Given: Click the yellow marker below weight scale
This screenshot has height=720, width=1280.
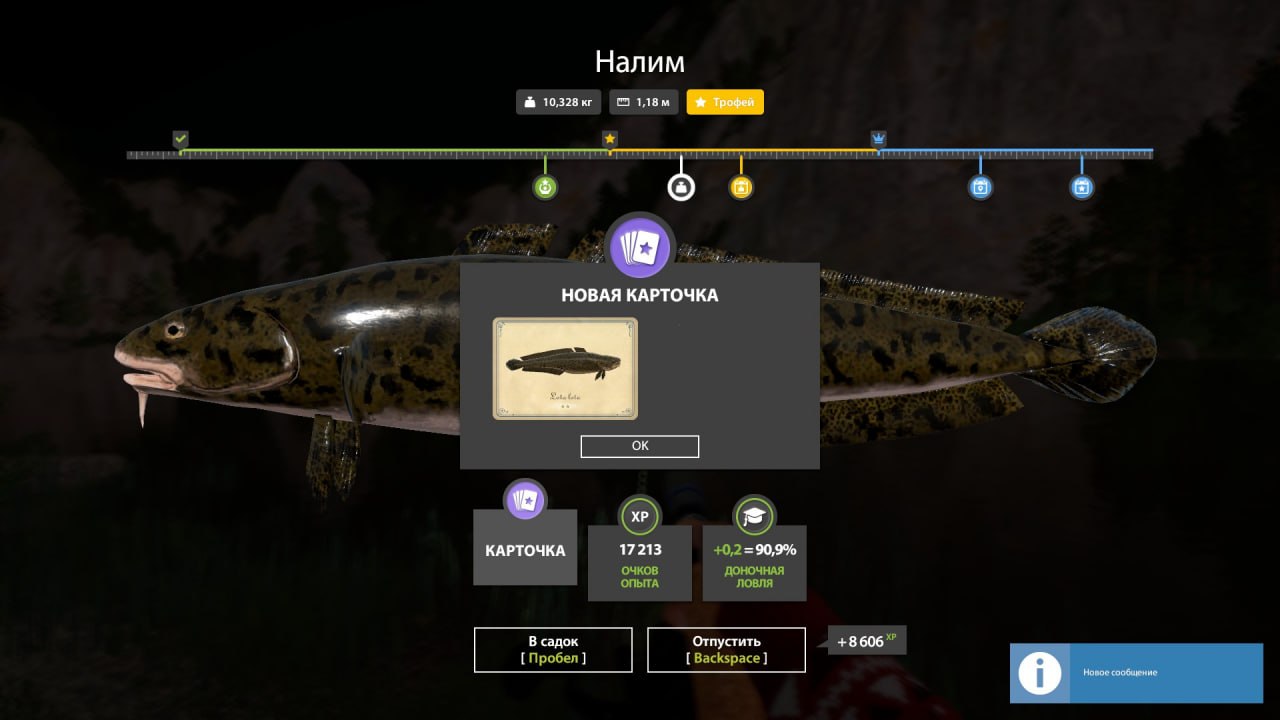Looking at the screenshot, I should click(x=741, y=187).
